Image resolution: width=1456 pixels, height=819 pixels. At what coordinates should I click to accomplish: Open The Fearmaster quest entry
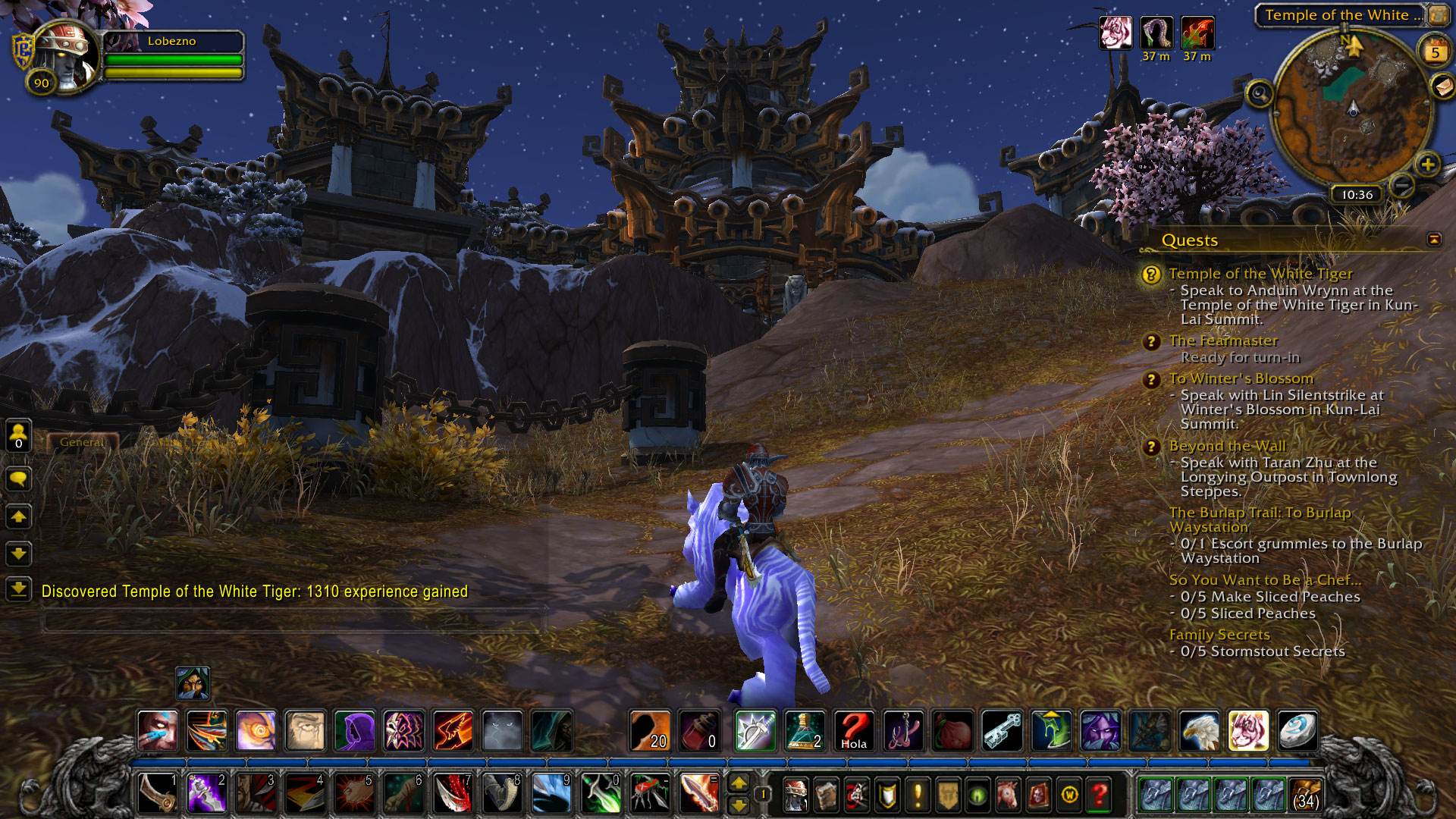coord(1222,341)
